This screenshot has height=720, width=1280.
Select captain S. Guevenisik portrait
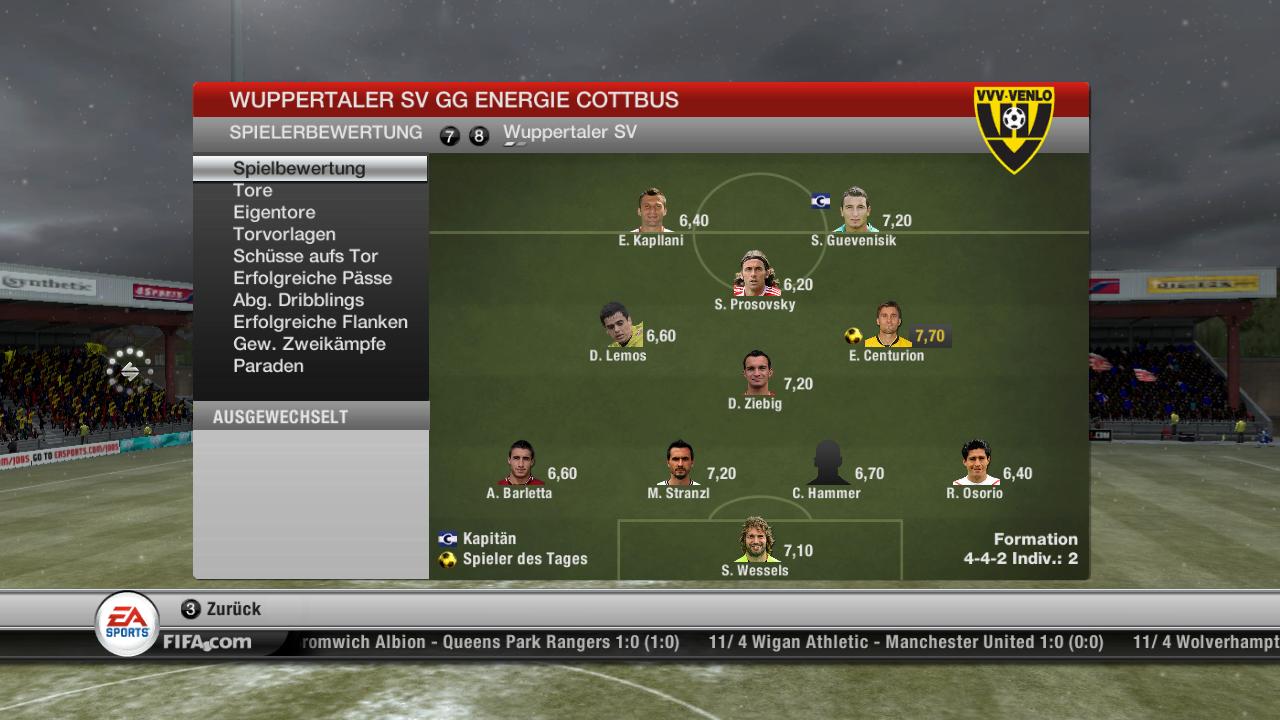[855, 211]
